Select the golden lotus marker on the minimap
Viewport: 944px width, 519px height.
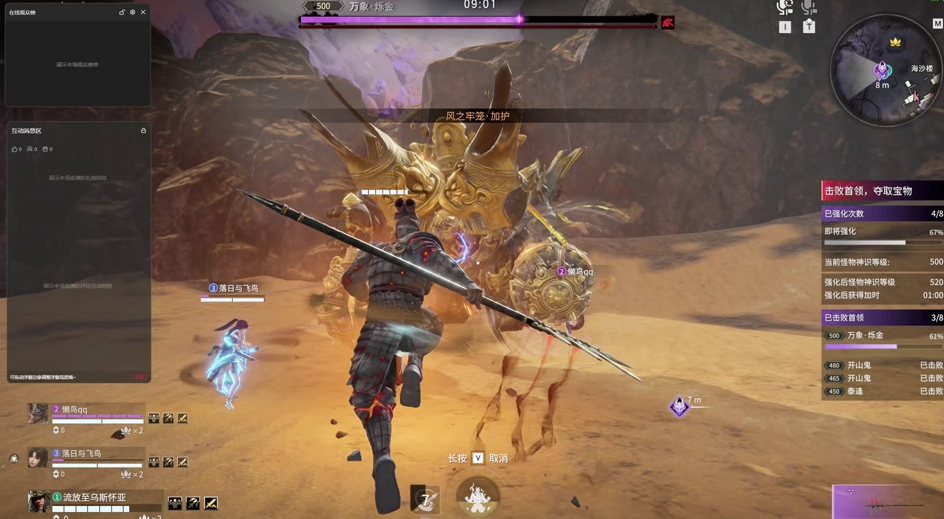coord(895,43)
